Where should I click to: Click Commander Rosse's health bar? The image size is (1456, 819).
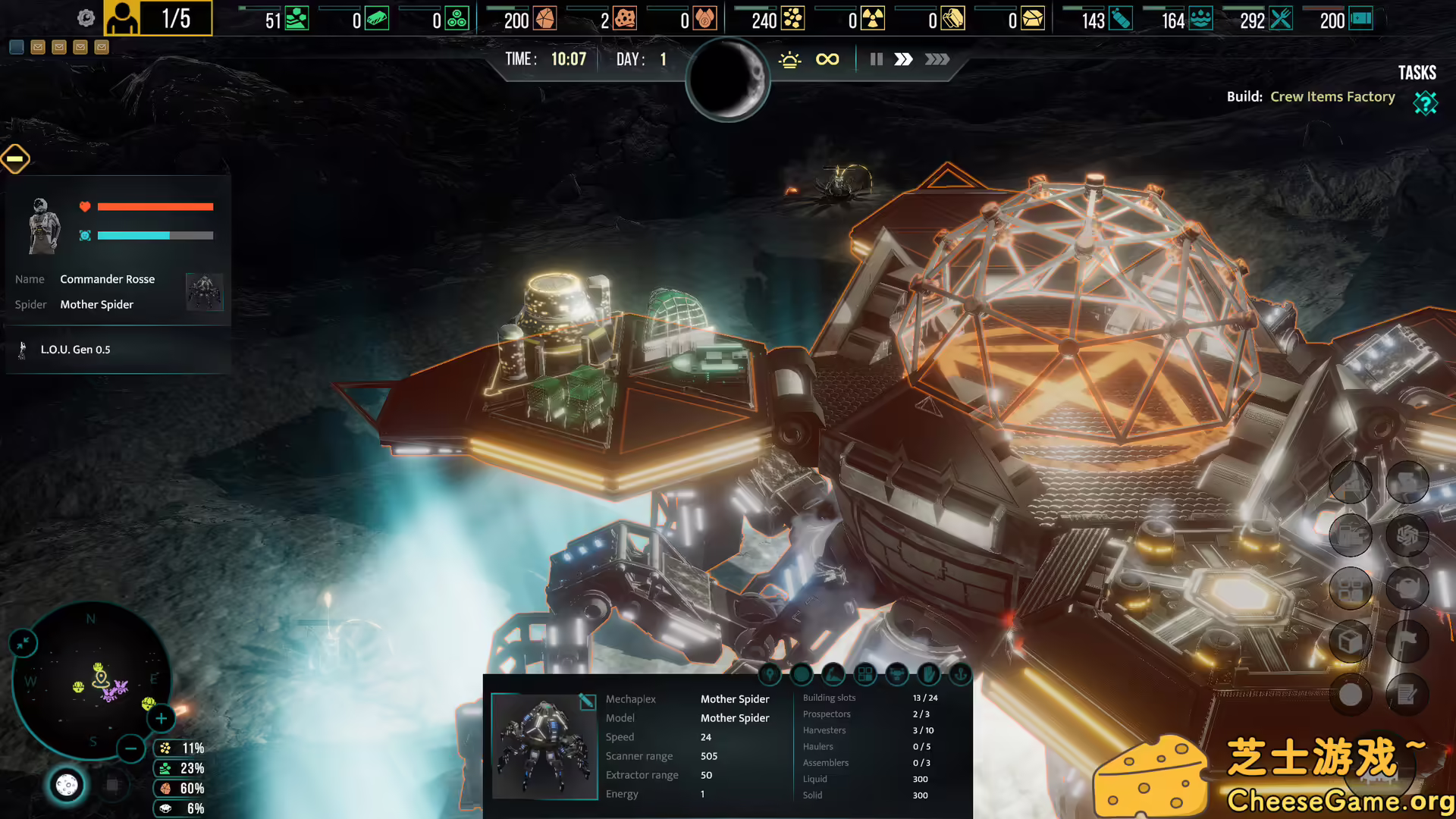(x=155, y=206)
